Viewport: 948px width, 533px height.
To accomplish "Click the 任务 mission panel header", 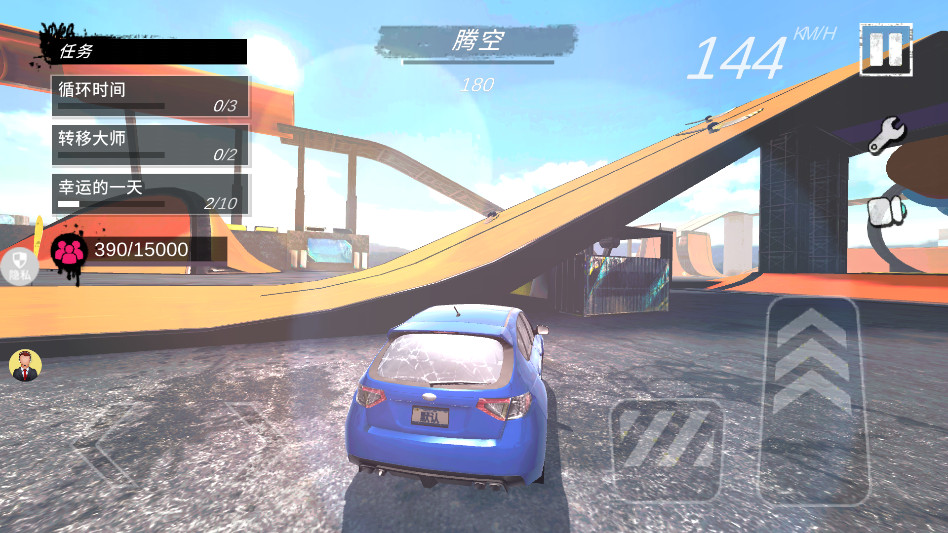I will (148, 51).
